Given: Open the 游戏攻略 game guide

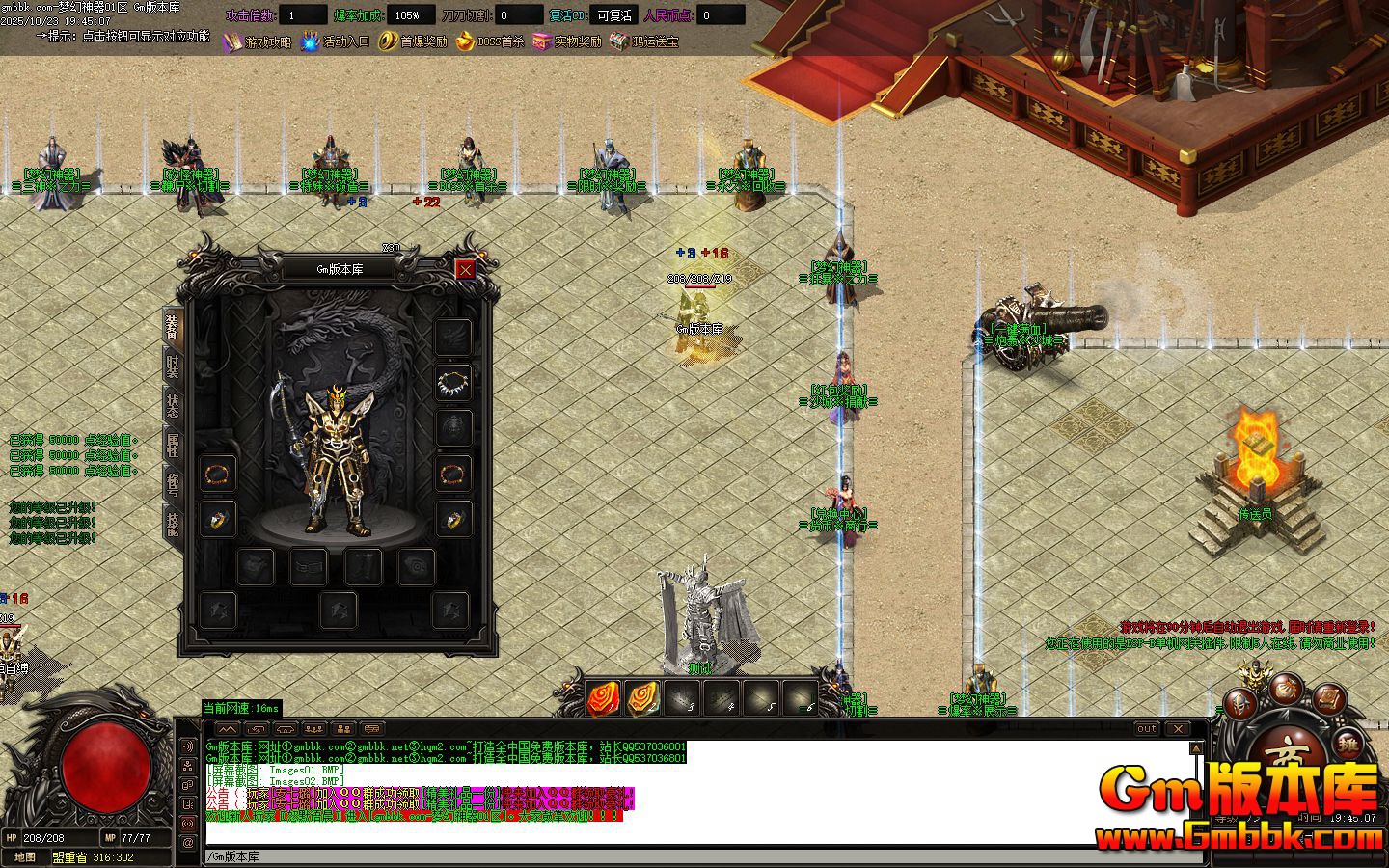Looking at the screenshot, I should click(257, 42).
